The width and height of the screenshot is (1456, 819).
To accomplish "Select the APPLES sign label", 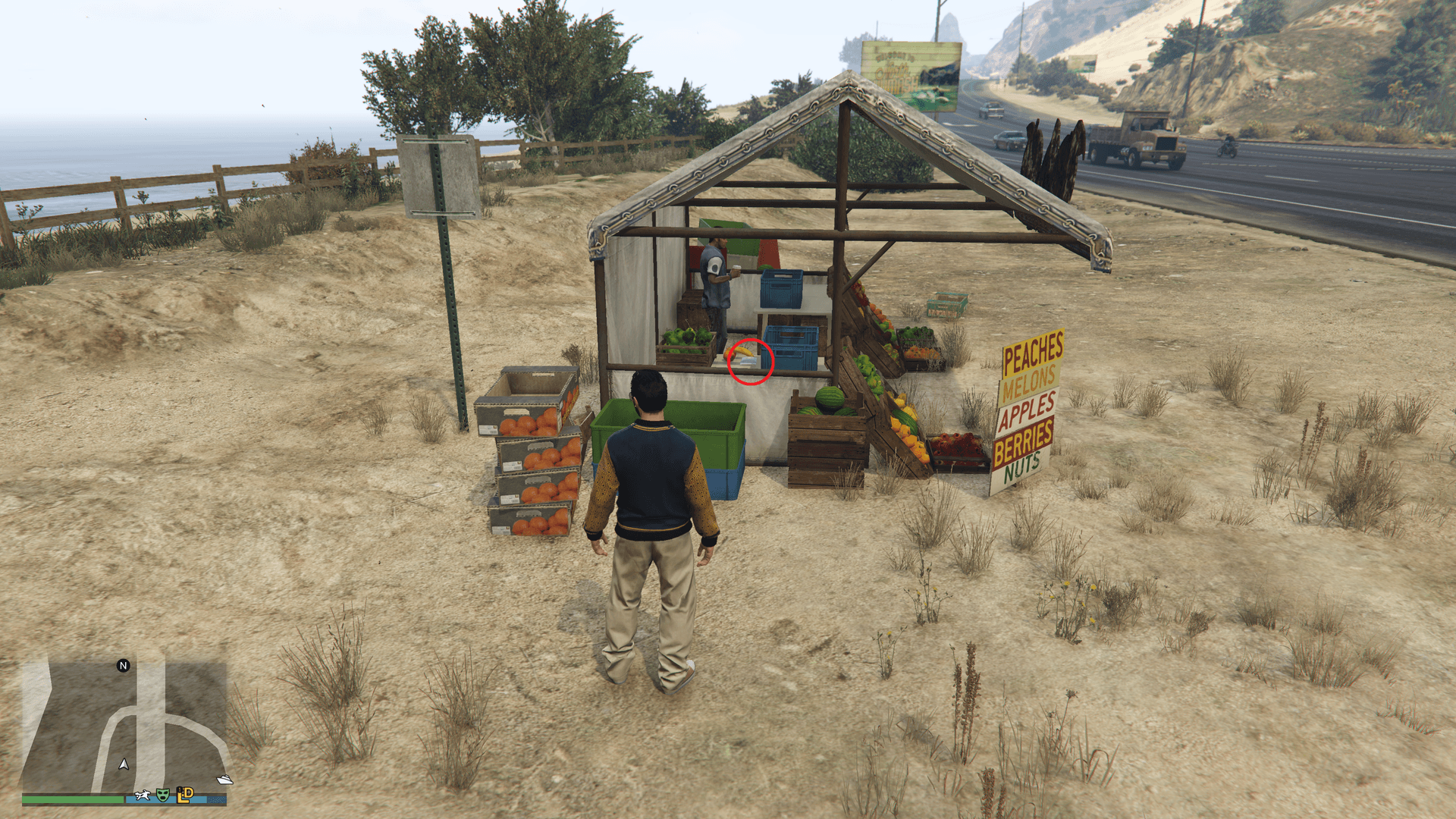I will point(1027,409).
